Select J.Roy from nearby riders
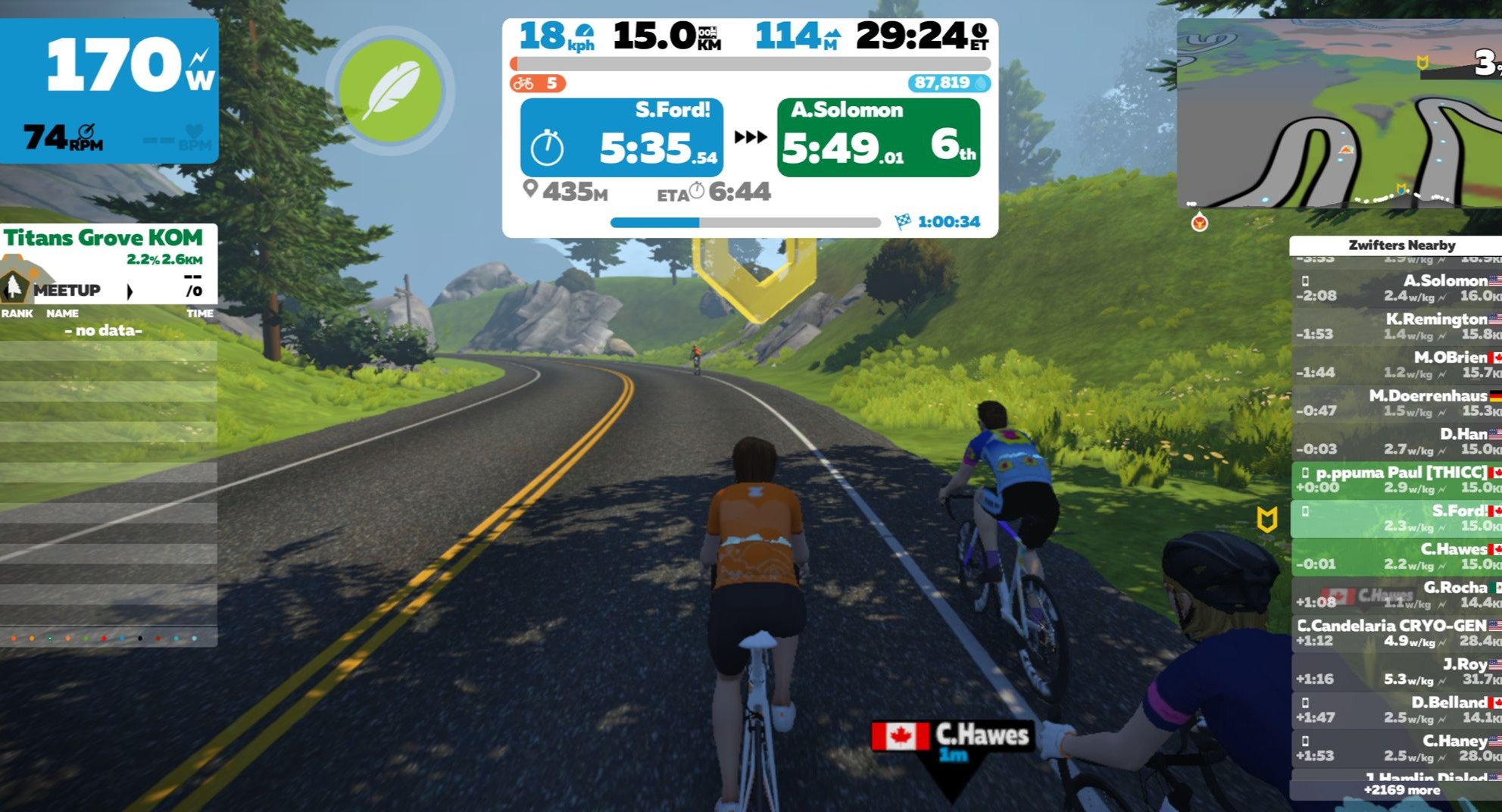The image size is (1502, 812). (x=1396, y=672)
